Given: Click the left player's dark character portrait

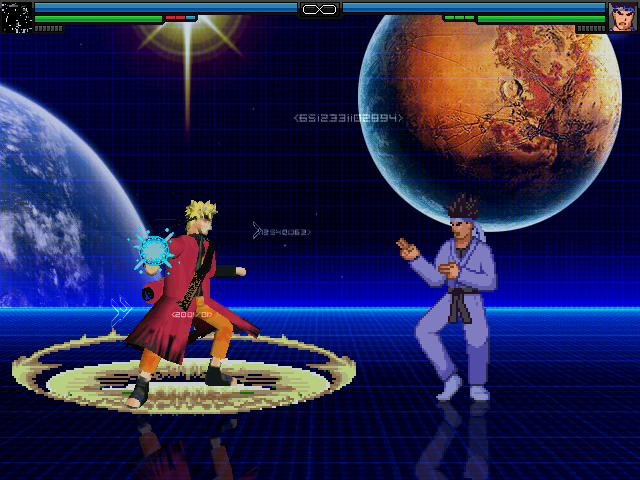Looking at the screenshot, I should (16, 17).
